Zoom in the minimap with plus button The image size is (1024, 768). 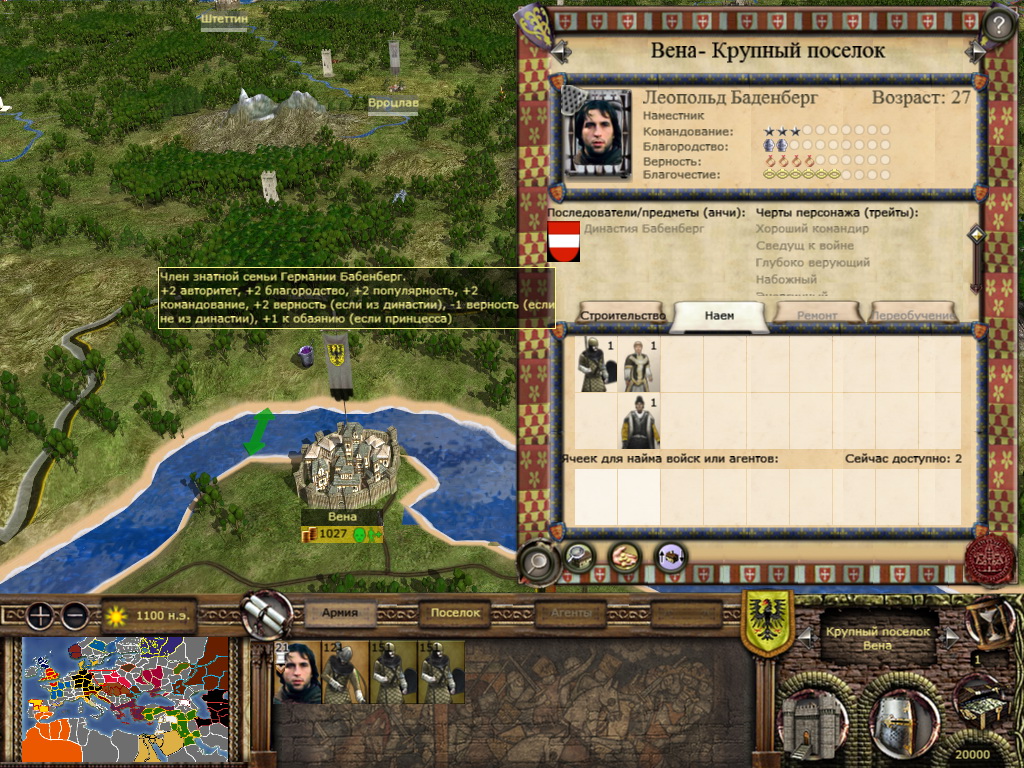pyautogui.click(x=41, y=616)
